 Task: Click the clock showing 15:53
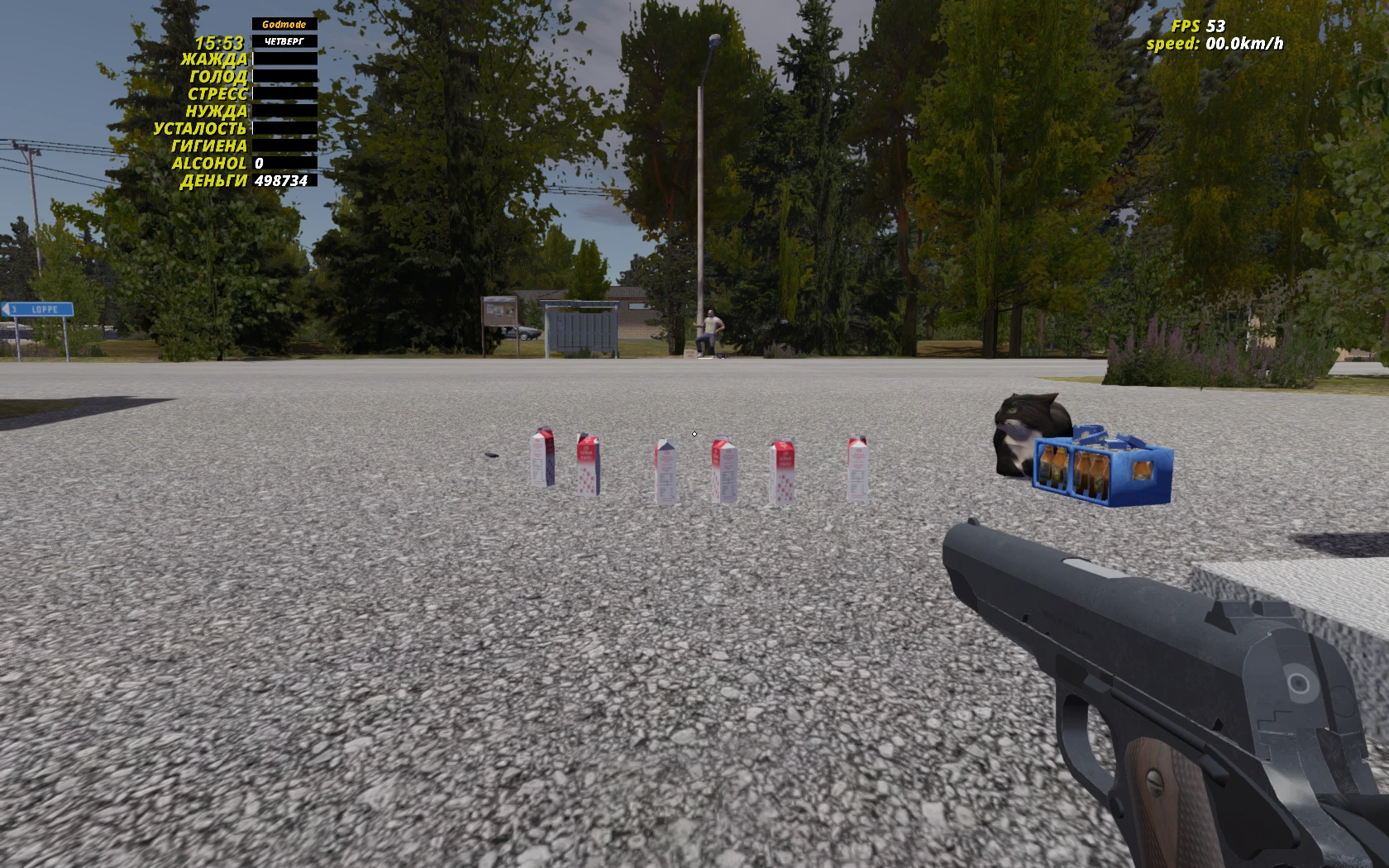[218, 41]
